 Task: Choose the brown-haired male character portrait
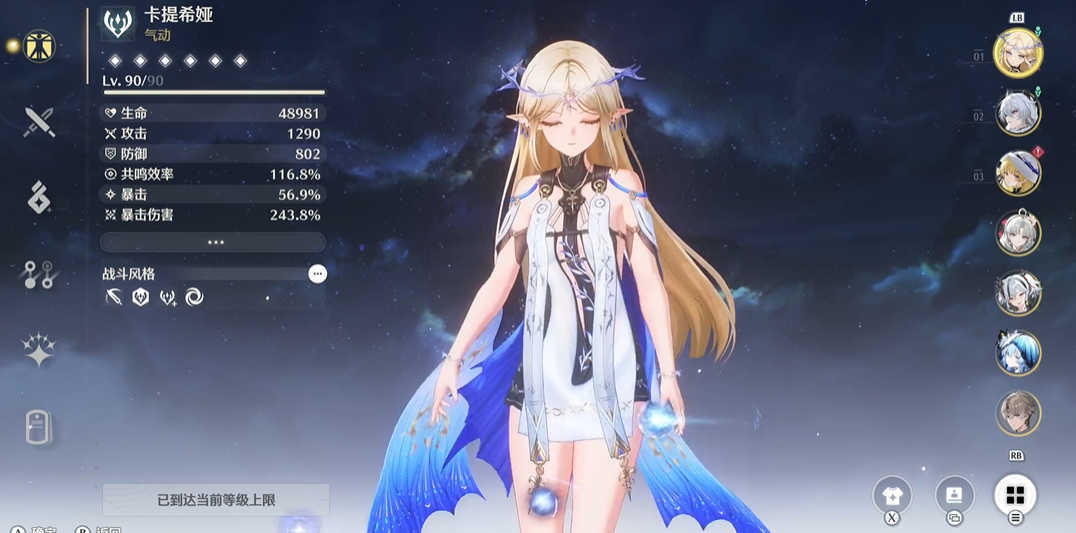pos(1018,413)
